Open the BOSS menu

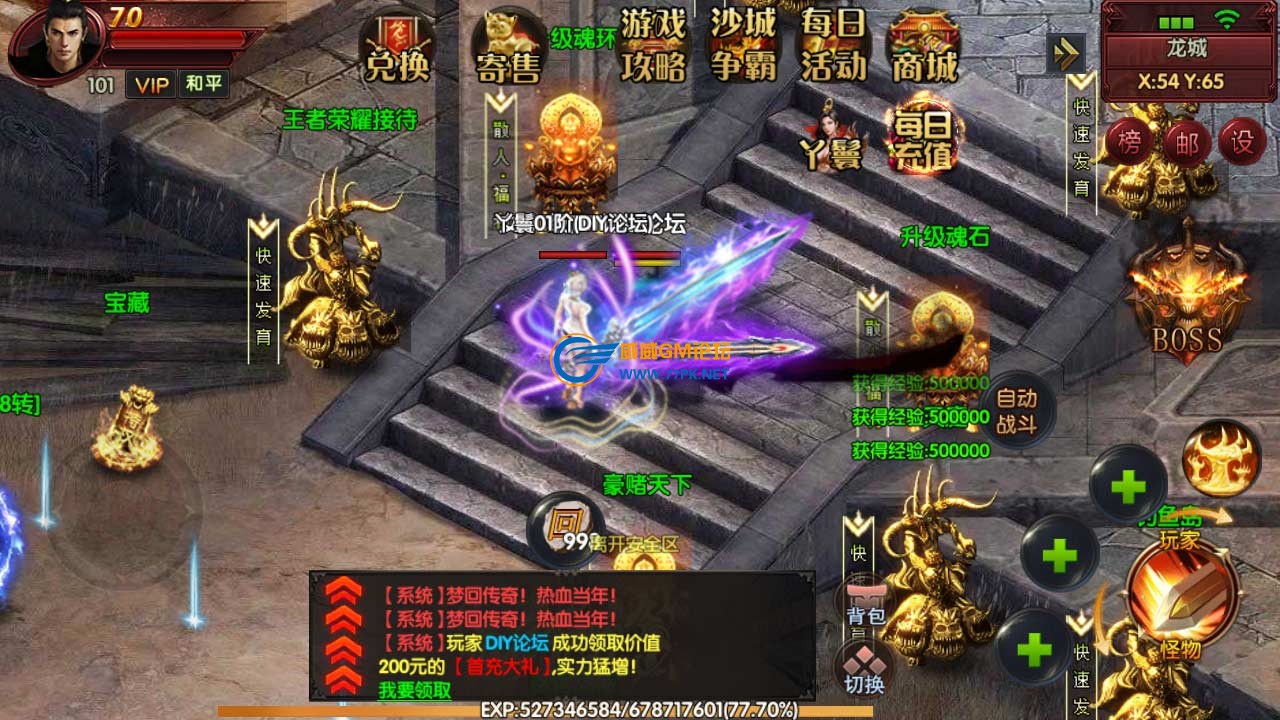1187,300
